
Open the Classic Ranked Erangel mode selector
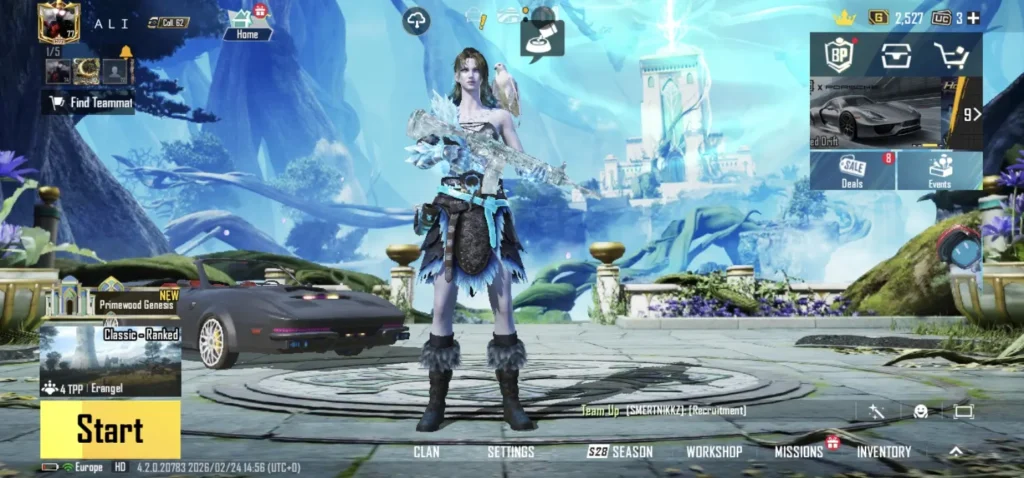click(110, 355)
